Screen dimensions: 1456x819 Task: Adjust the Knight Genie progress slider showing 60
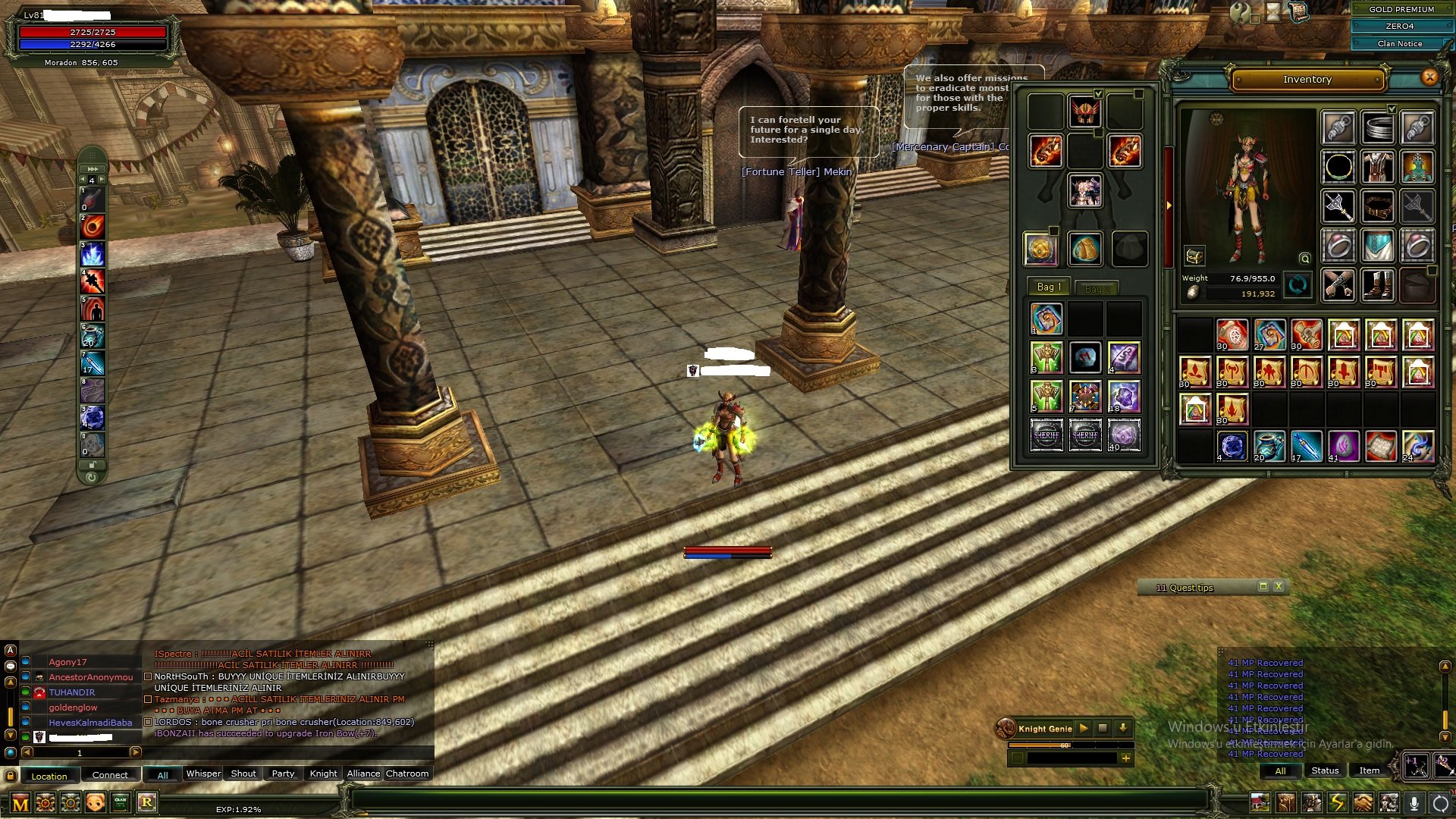coord(1064,746)
